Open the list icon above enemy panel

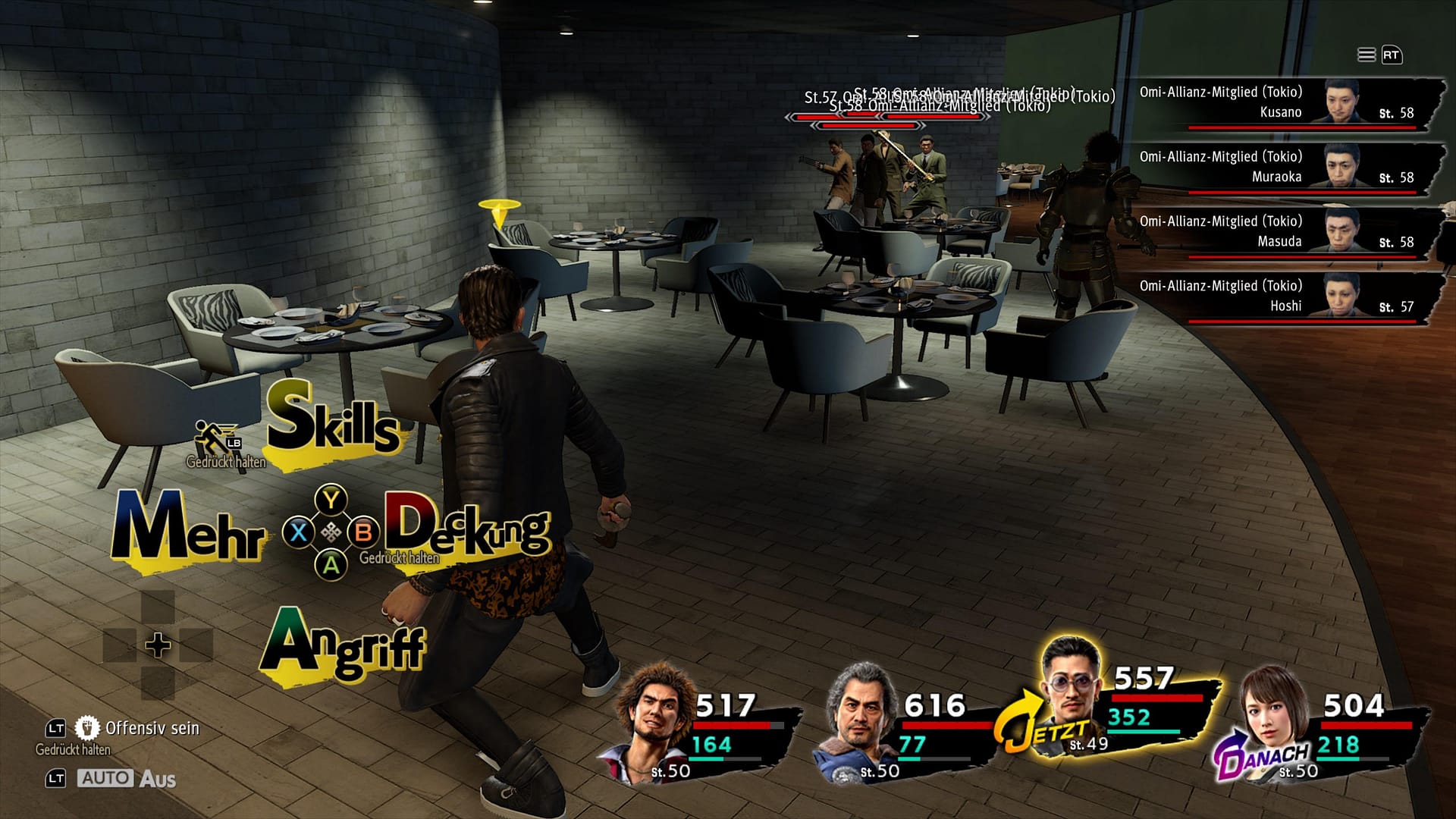1366,55
